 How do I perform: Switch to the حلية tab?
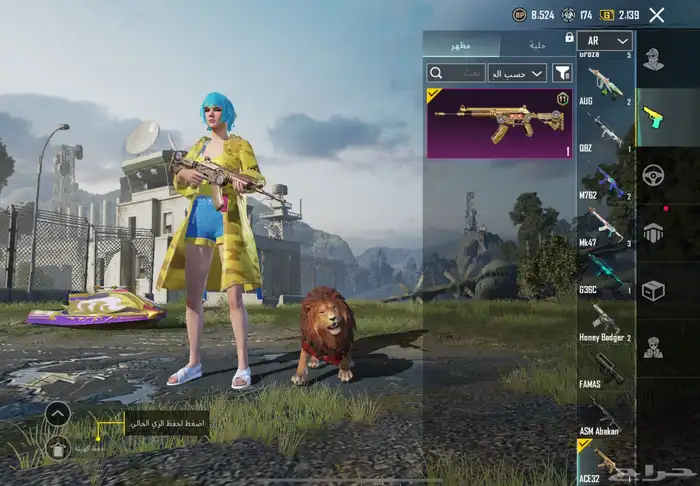(538, 44)
